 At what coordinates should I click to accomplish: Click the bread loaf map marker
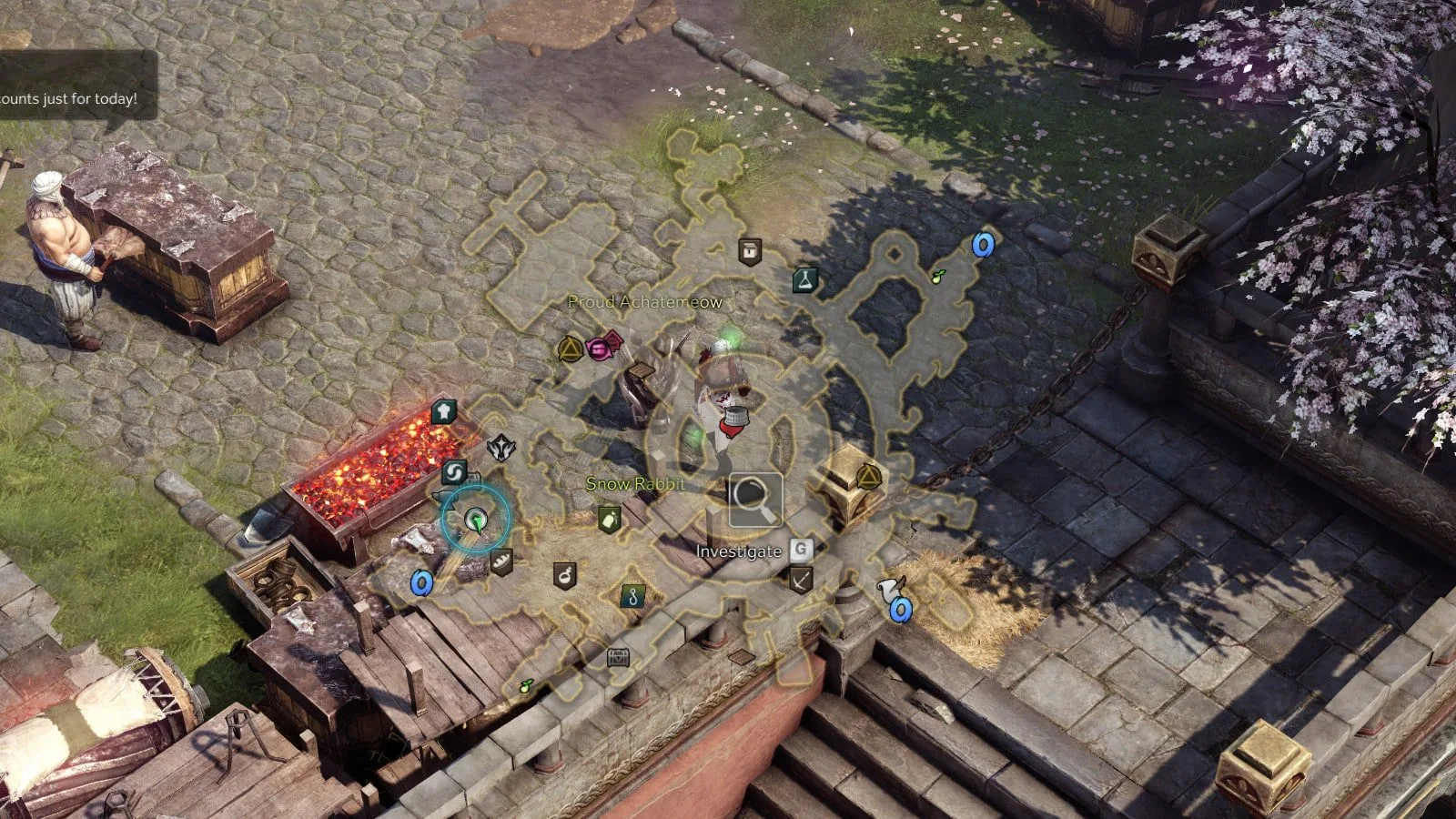click(x=500, y=561)
